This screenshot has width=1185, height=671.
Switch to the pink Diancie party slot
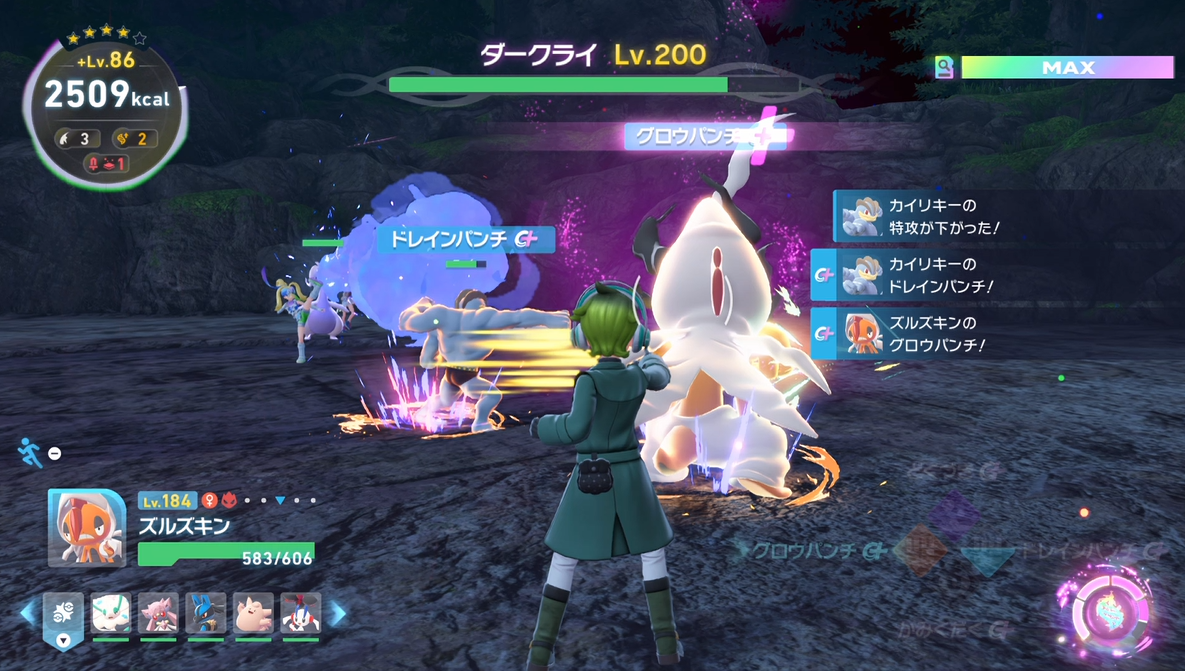(x=158, y=613)
